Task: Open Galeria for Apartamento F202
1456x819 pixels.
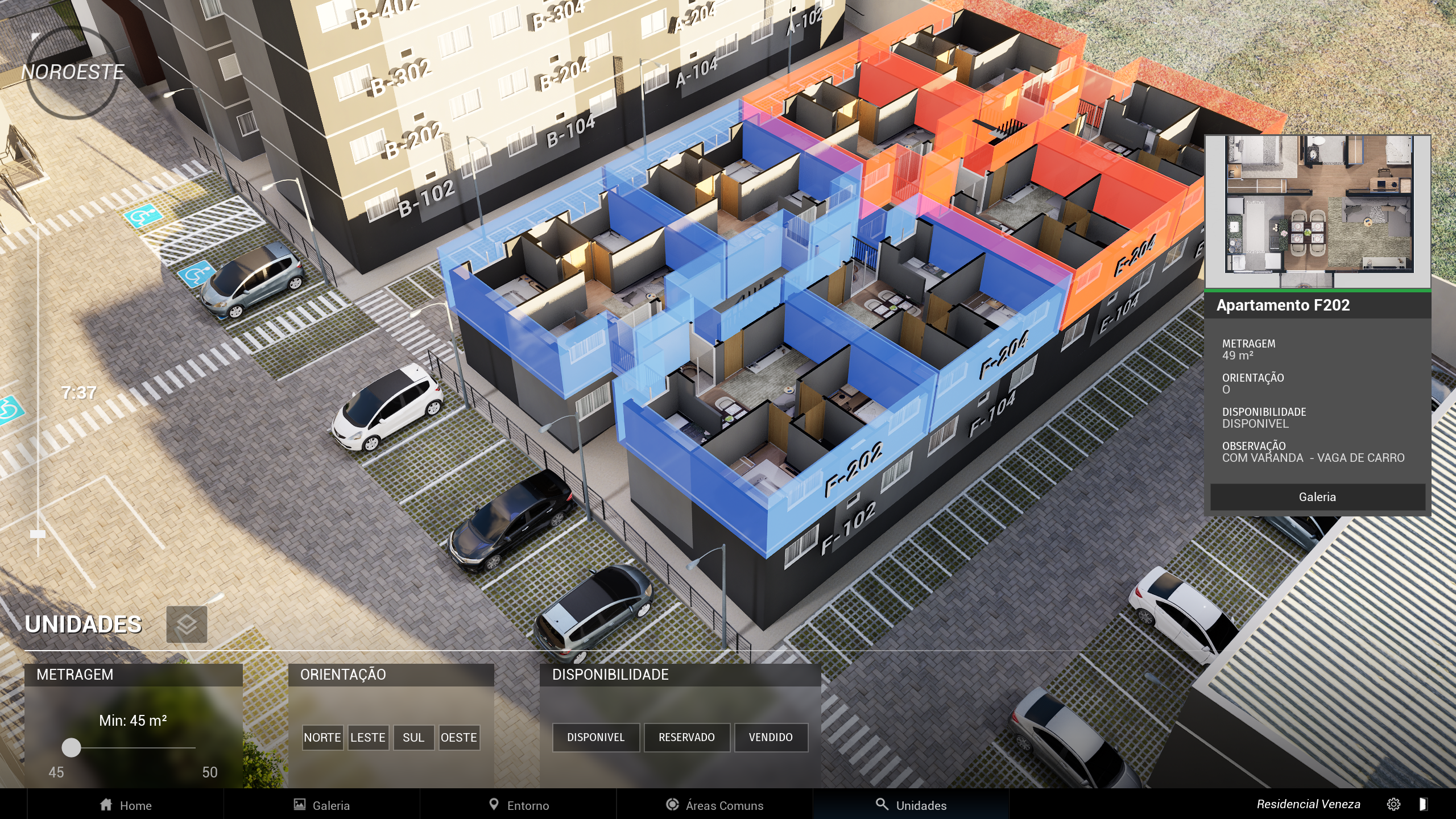Action: [x=1317, y=497]
